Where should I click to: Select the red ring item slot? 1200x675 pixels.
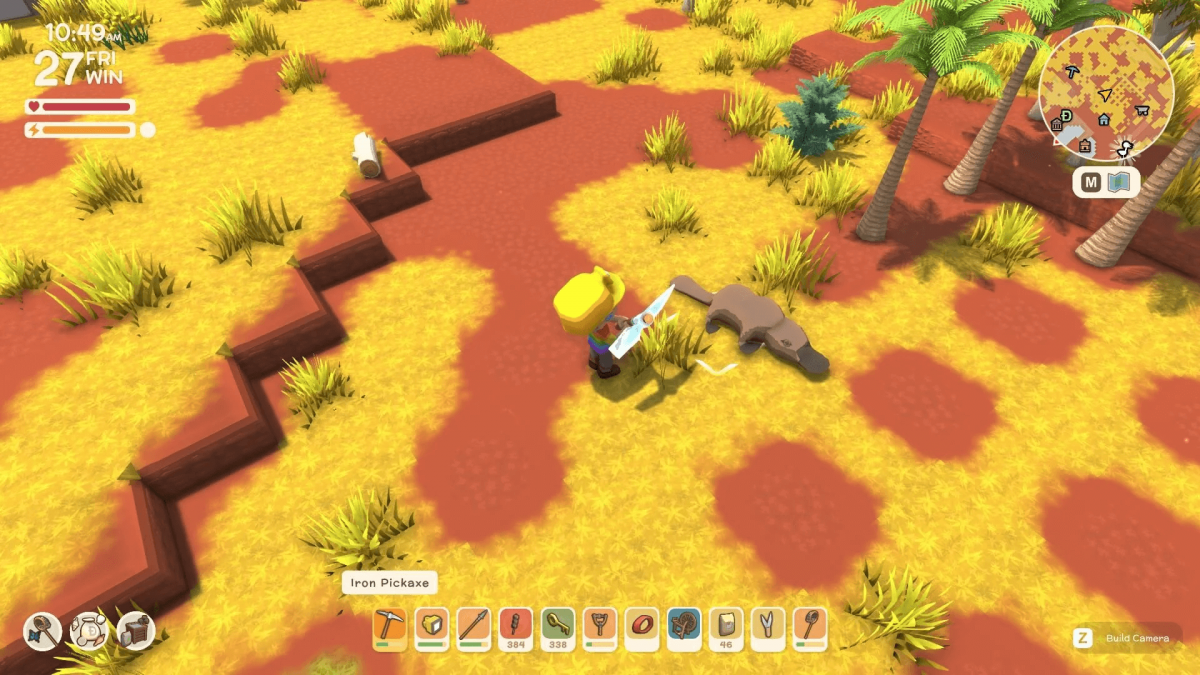pos(642,626)
